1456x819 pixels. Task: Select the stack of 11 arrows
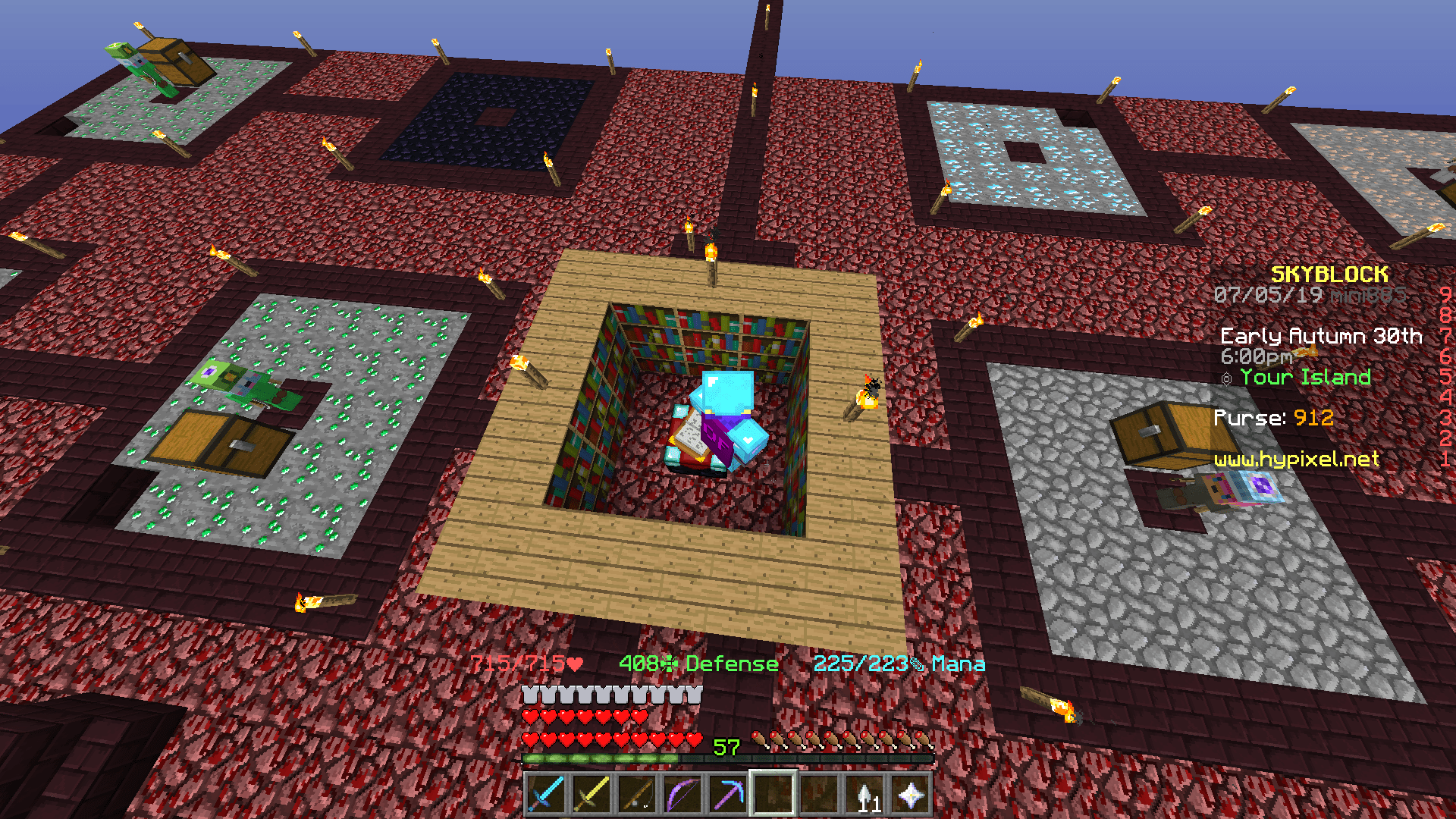864,792
